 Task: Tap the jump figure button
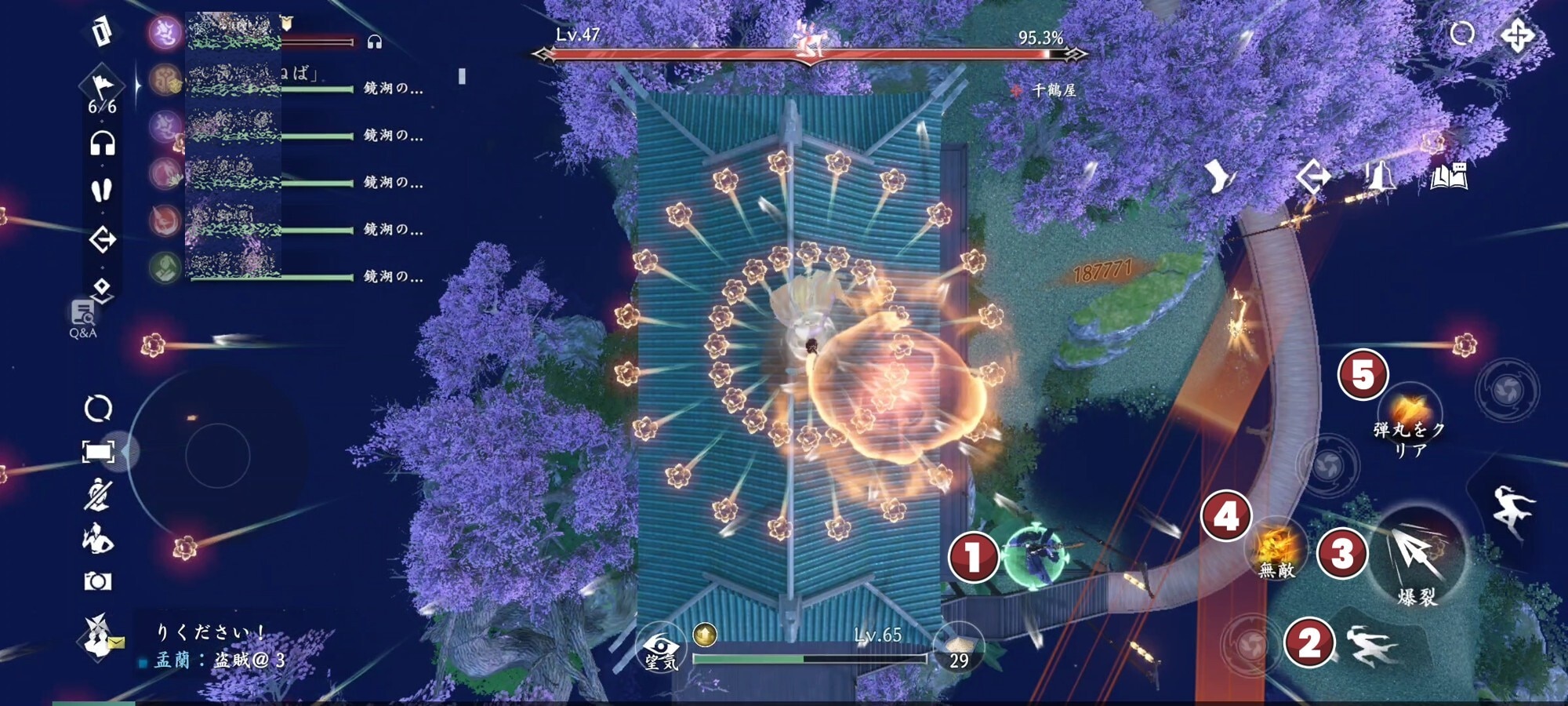click(x=1511, y=510)
